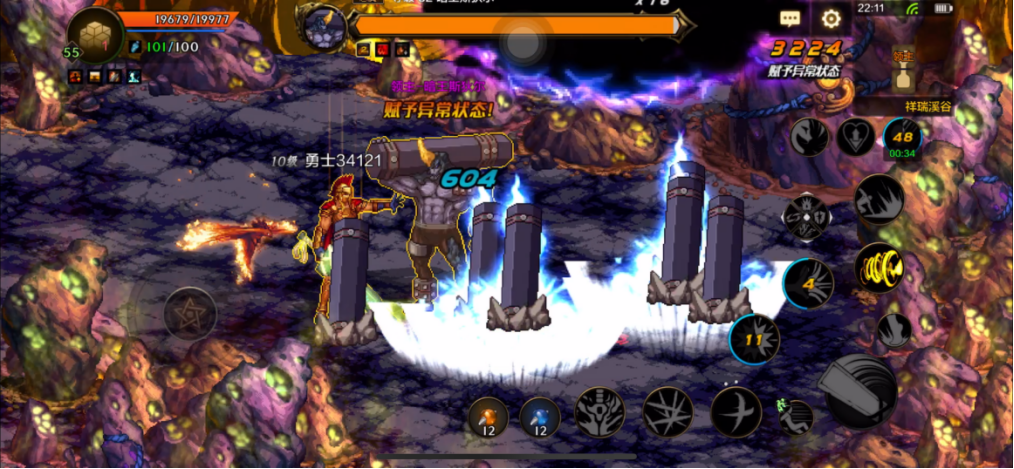The image size is (1014, 469).
Task: Trigger the skill on 4 cooldown
Action: (x=808, y=284)
